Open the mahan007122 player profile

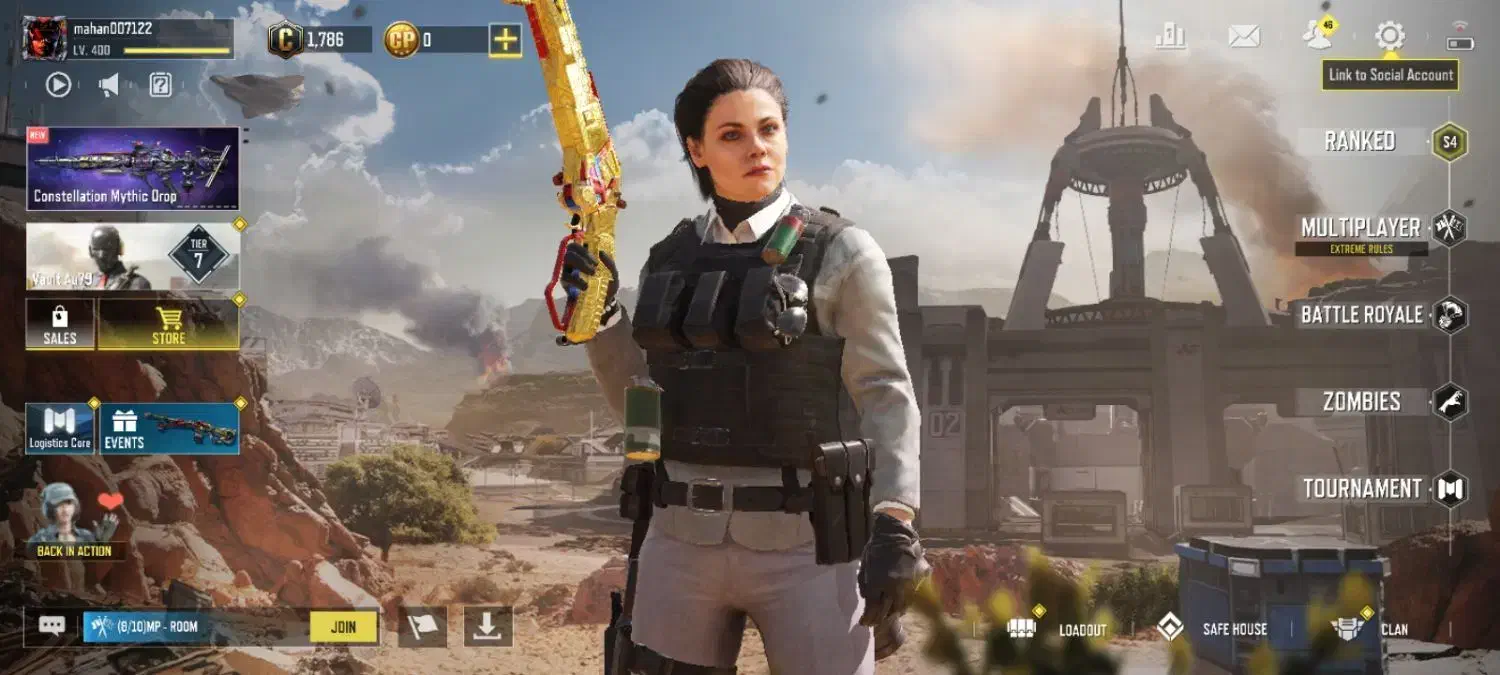(x=45, y=38)
